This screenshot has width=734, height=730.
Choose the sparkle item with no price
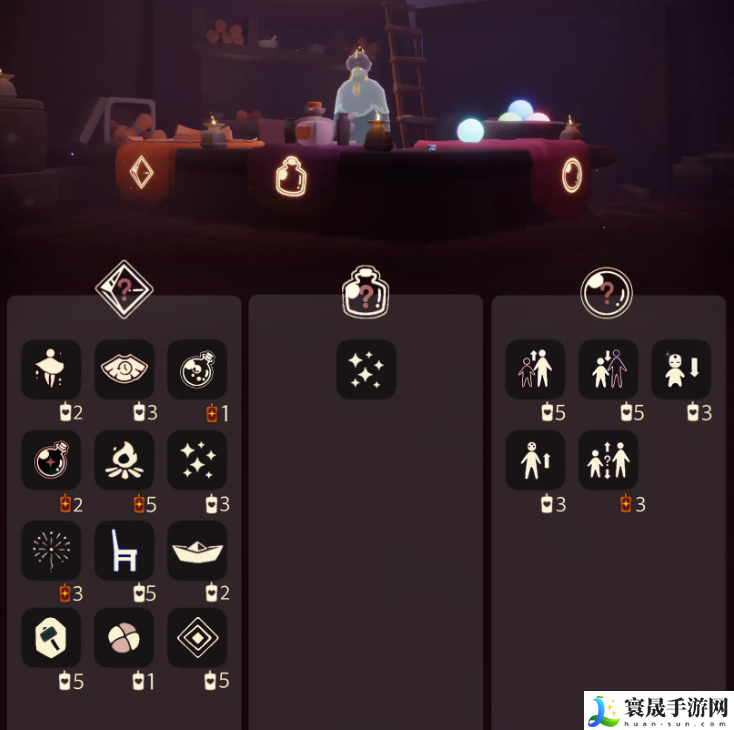(366, 369)
